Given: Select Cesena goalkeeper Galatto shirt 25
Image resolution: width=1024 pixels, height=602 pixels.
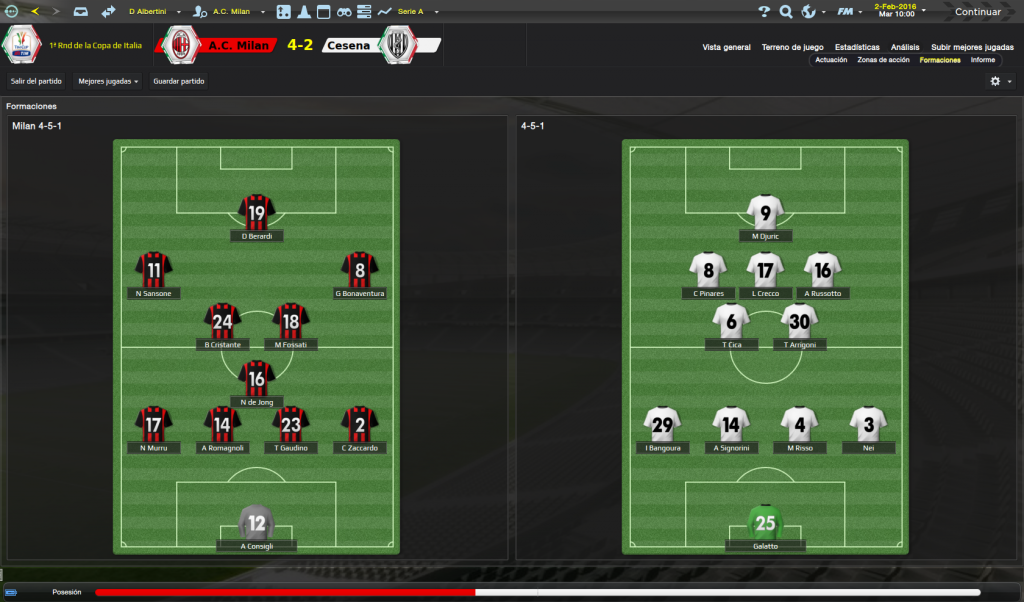Looking at the screenshot, I should tap(765, 523).
